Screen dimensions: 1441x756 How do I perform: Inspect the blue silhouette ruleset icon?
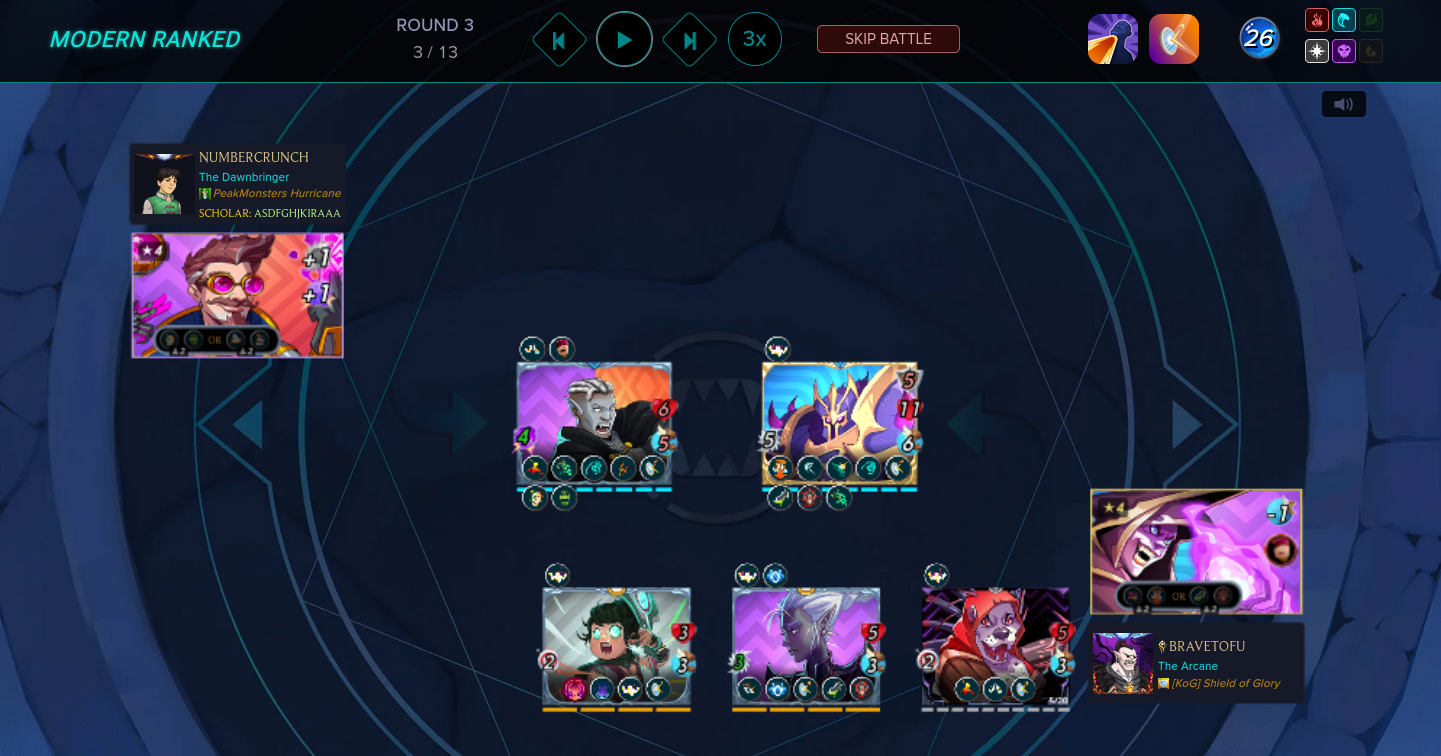pos(1113,39)
